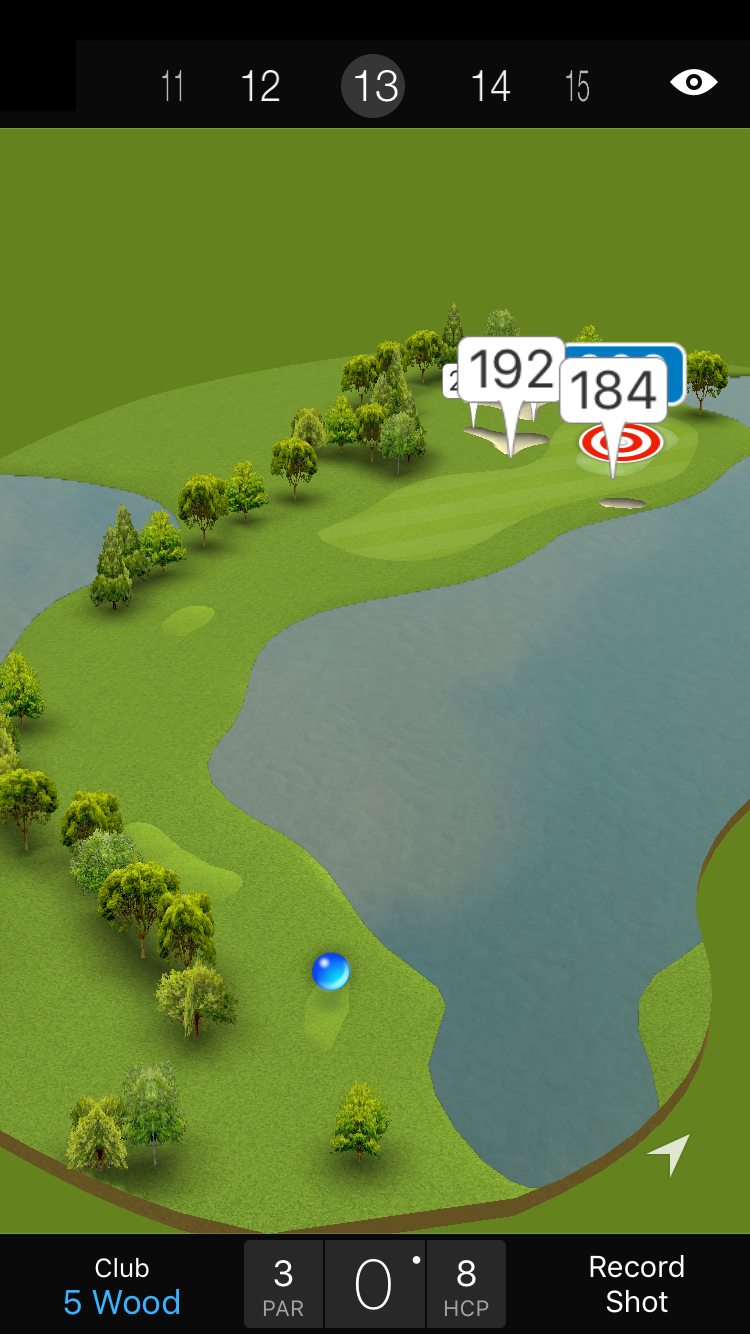This screenshot has width=750, height=1334.
Task: Select the blue ball position marker
Action: pos(330,971)
